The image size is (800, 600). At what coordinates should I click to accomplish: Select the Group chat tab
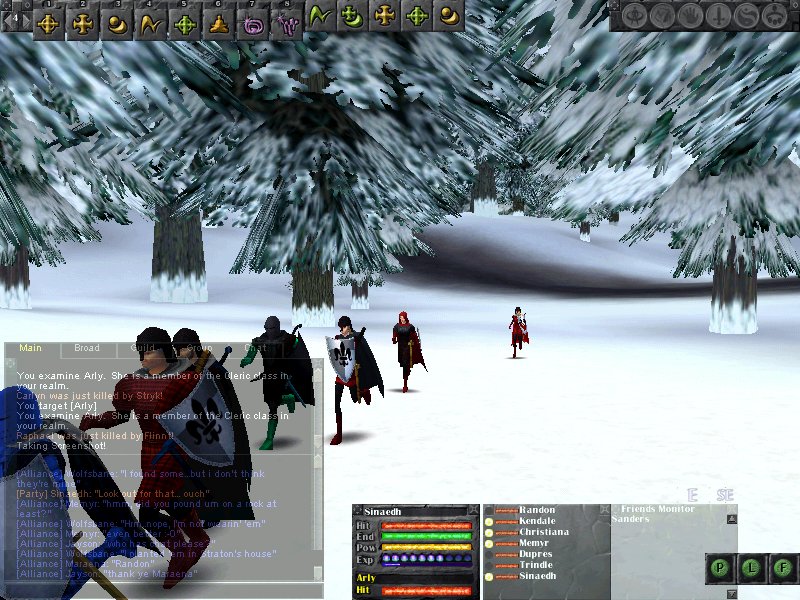tap(202, 349)
